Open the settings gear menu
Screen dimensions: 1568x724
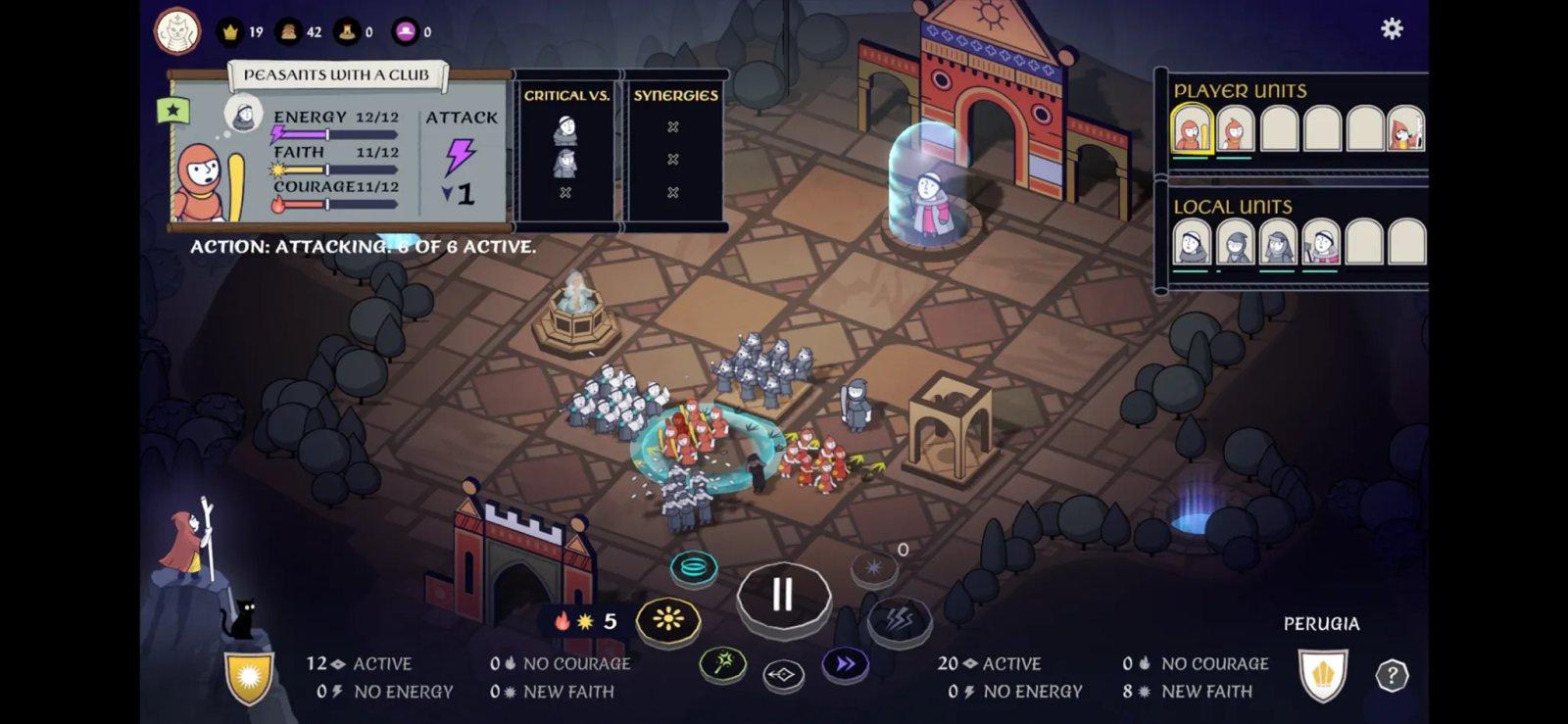point(1395,28)
